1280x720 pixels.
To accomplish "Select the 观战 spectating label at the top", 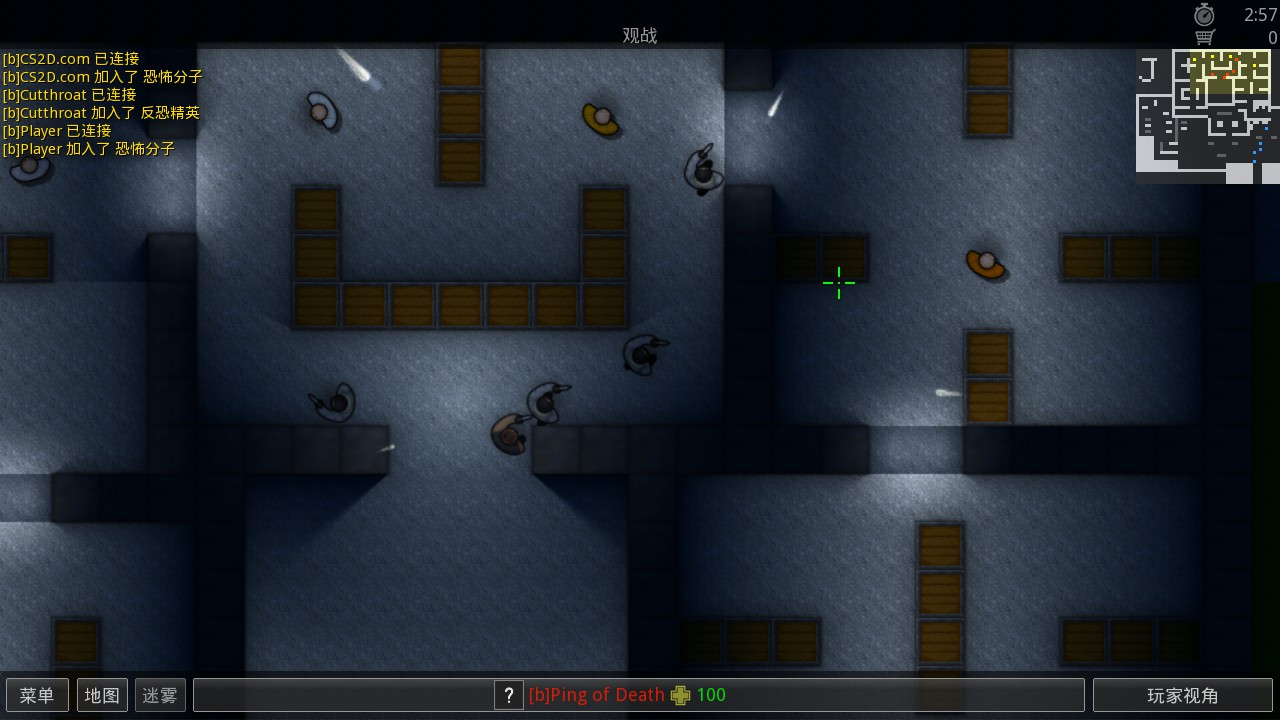I will [x=640, y=35].
